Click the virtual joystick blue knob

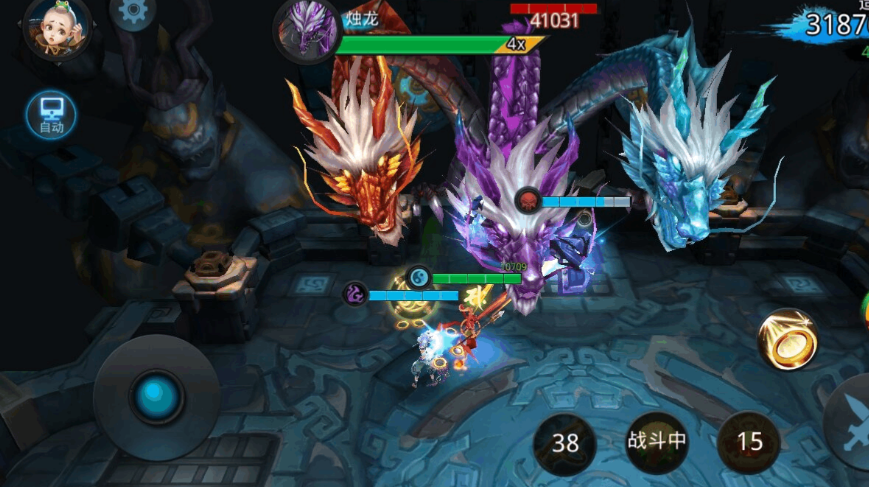(156, 397)
